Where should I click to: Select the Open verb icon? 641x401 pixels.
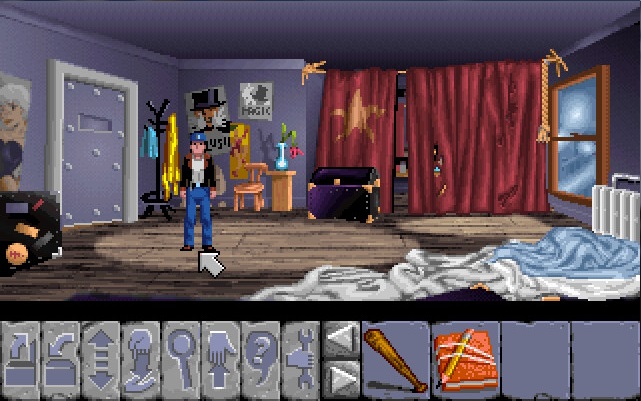point(22,358)
